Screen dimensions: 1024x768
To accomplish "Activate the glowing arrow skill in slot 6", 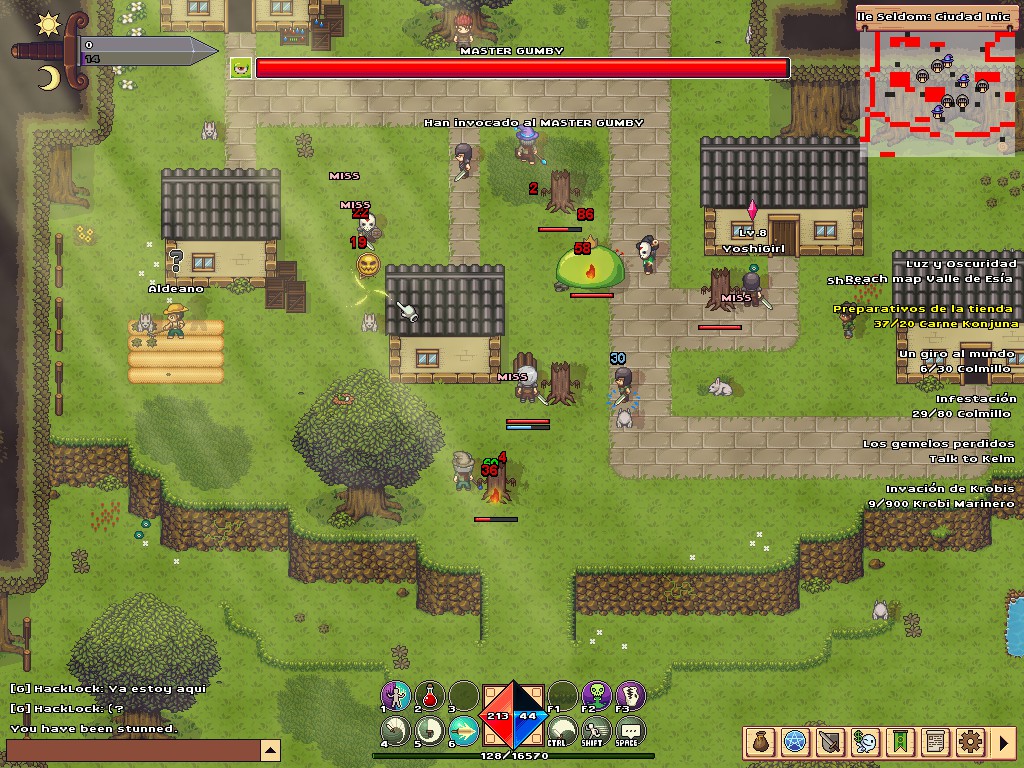I will click(x=463, y=731).
